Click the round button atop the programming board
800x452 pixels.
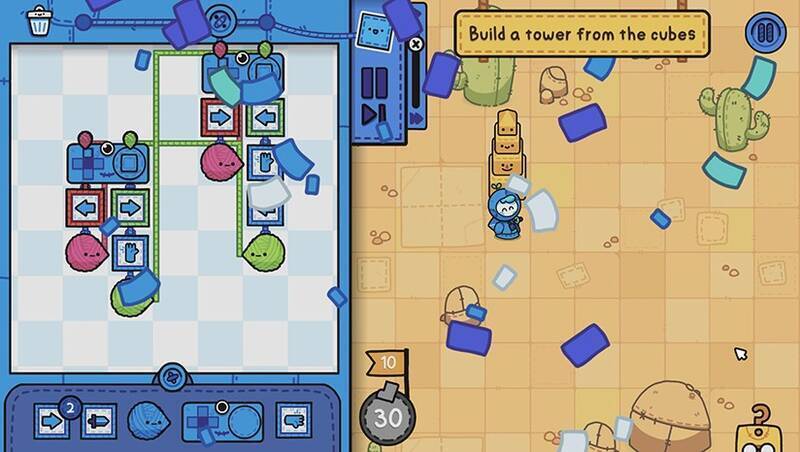223,17
